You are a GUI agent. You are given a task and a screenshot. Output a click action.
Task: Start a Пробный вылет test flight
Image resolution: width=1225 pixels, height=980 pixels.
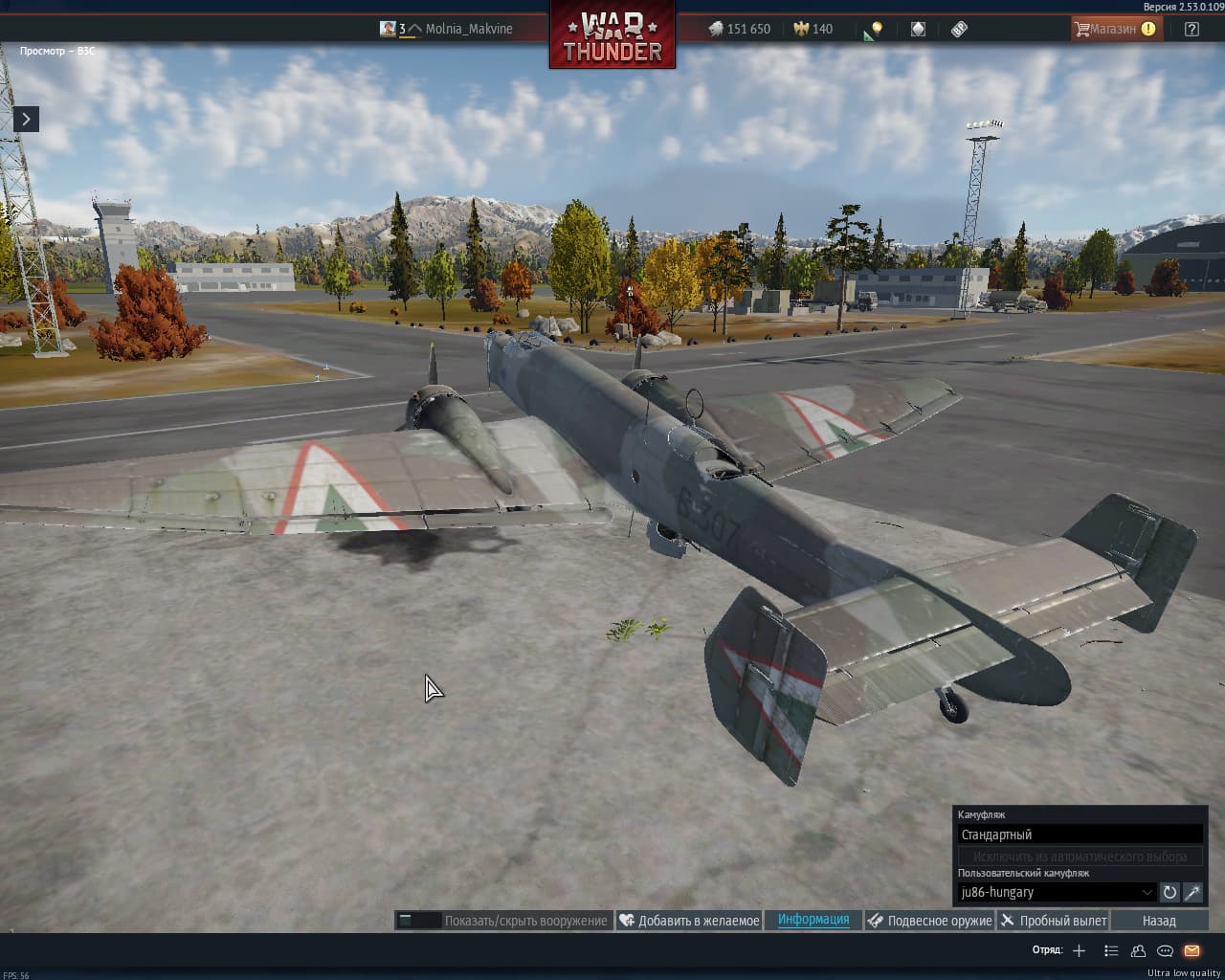(1053, 921)
